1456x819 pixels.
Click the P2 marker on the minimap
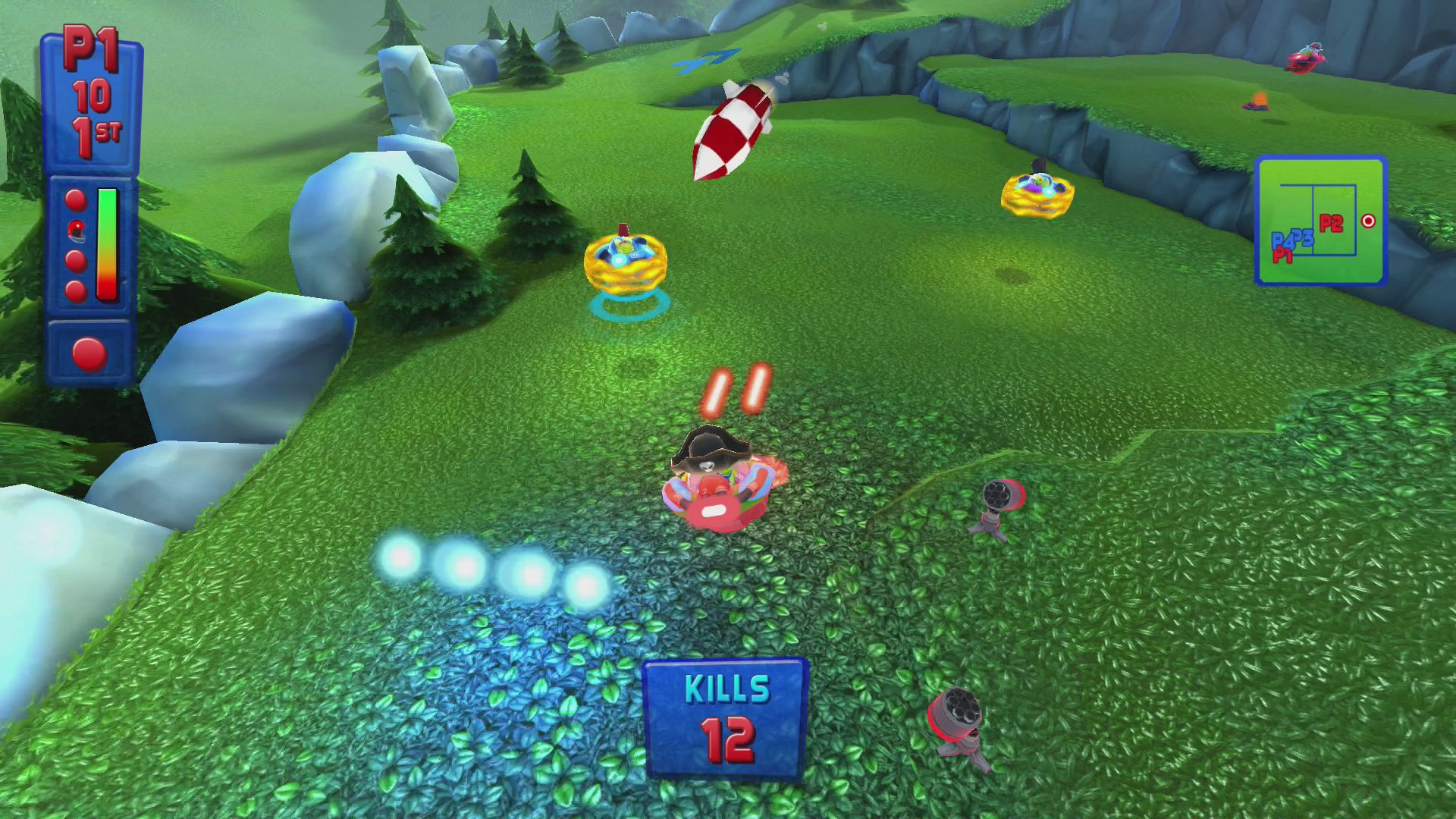(1331, 221)
